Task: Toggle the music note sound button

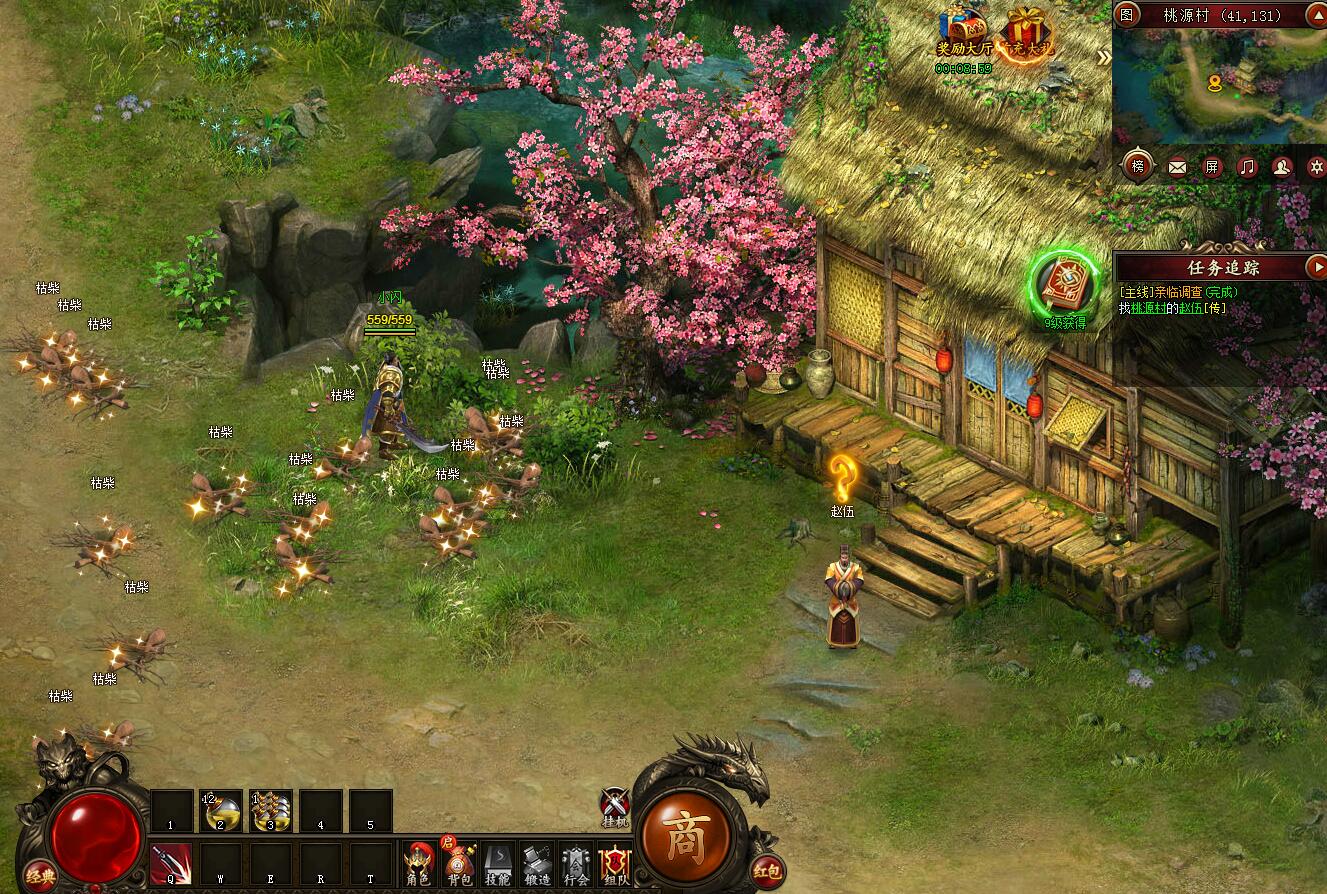Action: click(x=1247, y=167)
